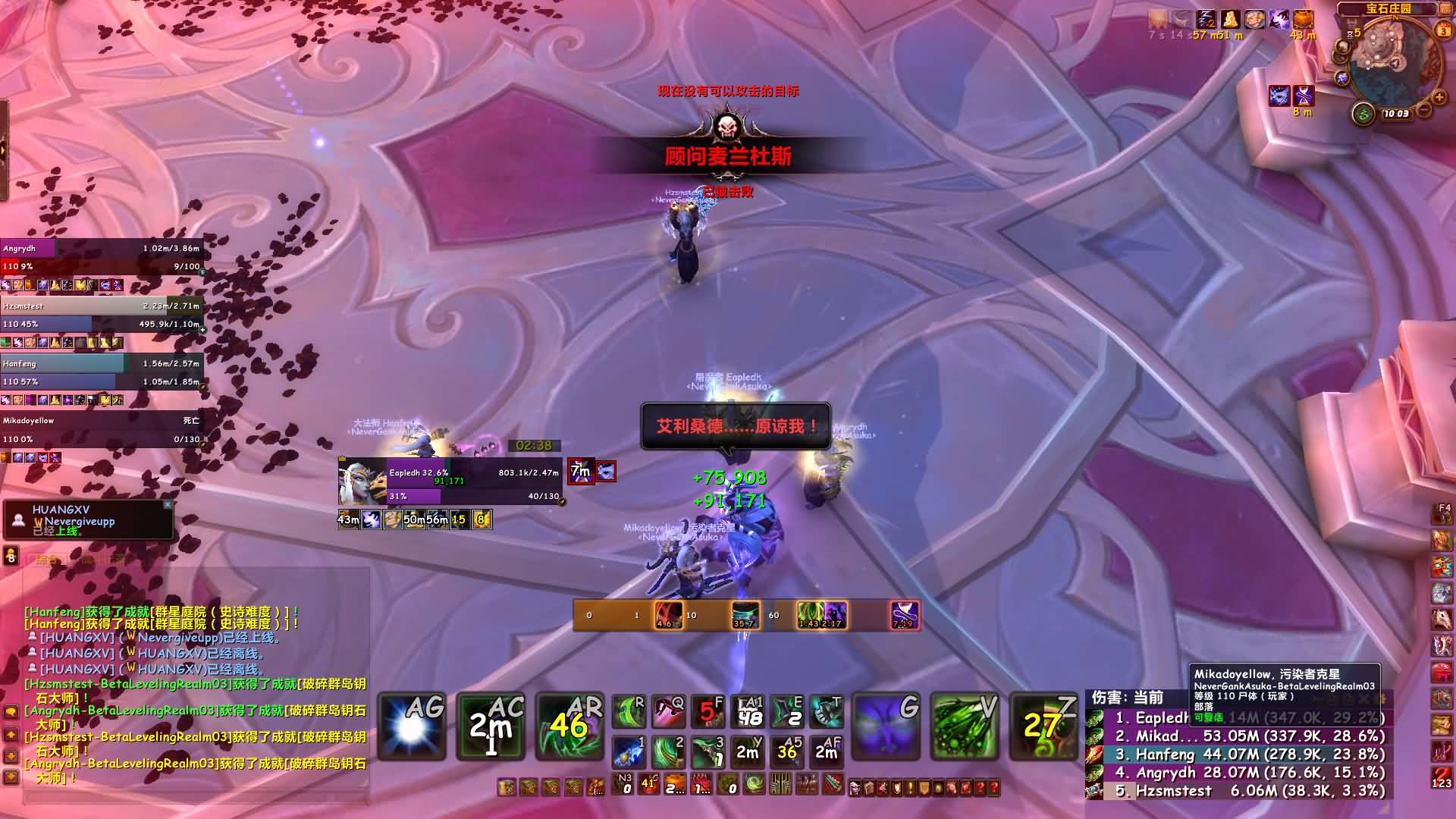Trigger the blue lightning ability on key 1
This screenshot has height=819, width=1456.
coord(629,751)
